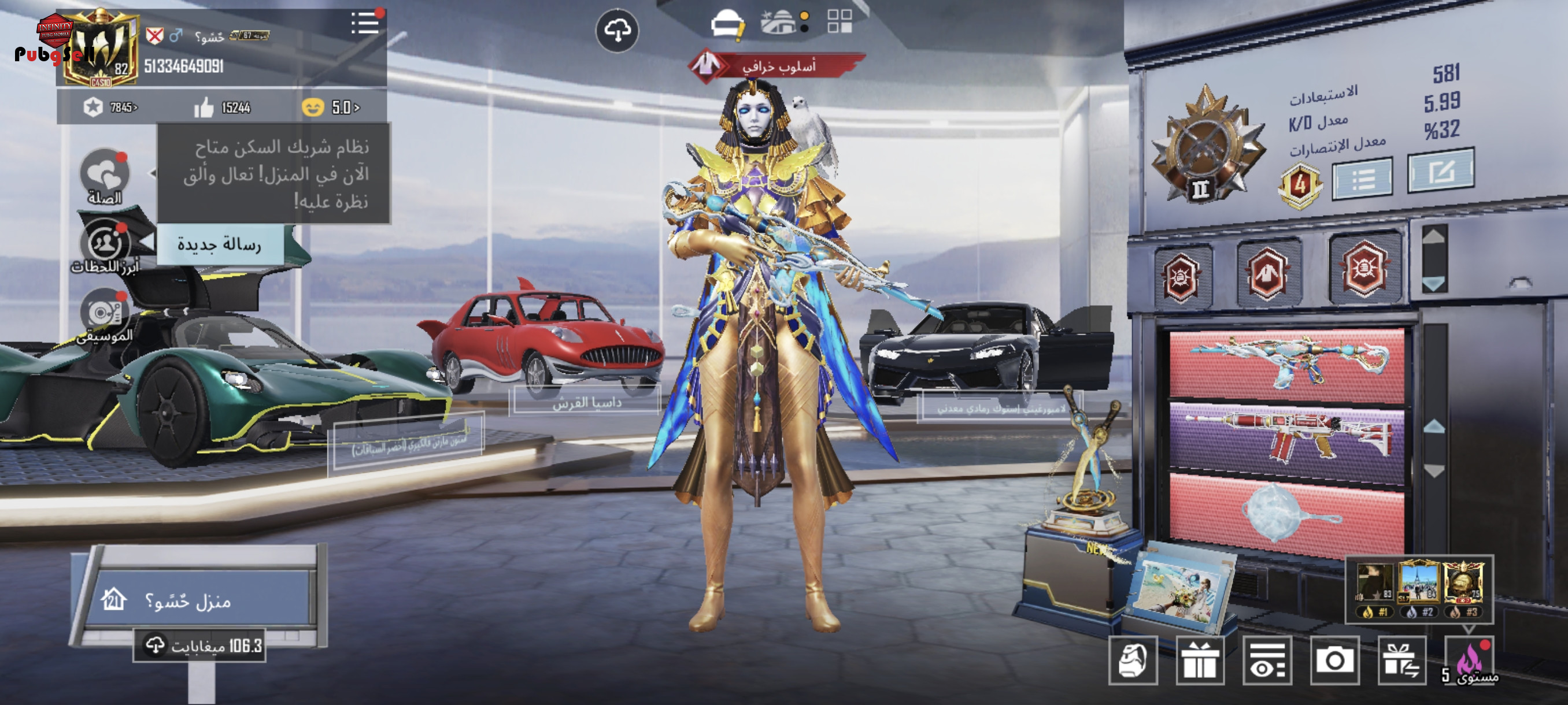Give a like with thumbs-up
Screen dimensions: 1568x705
click(x=205, y=108)
